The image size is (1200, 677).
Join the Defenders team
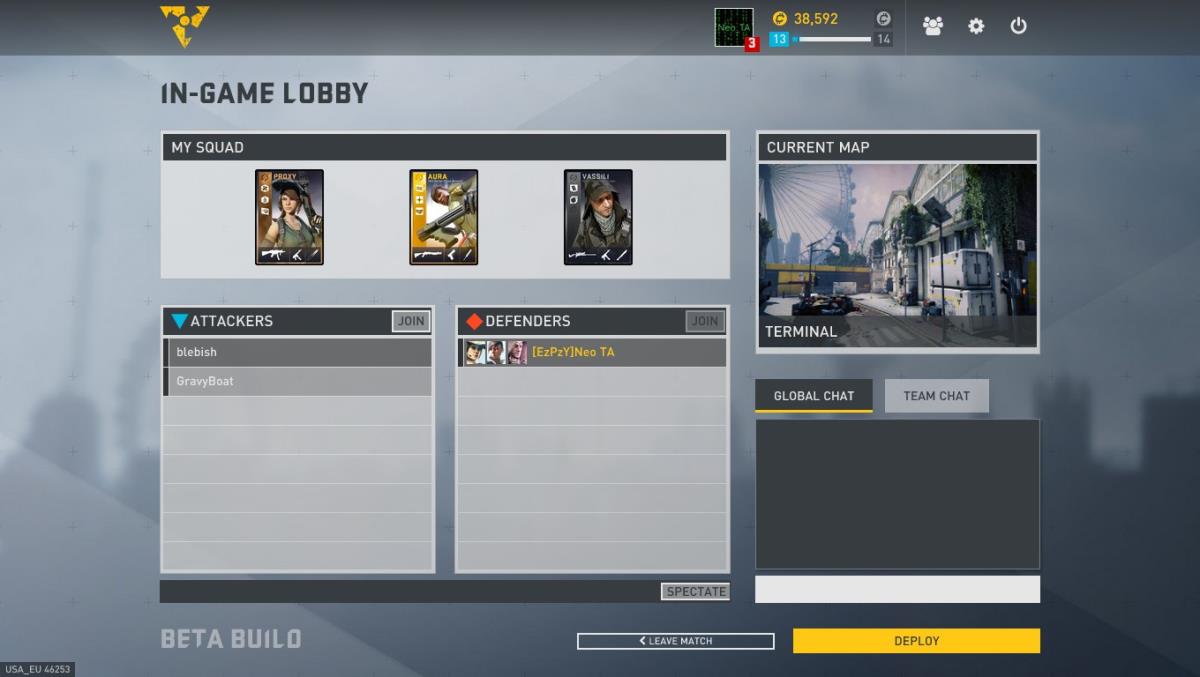pyautogui.click(x=705, y=321)
